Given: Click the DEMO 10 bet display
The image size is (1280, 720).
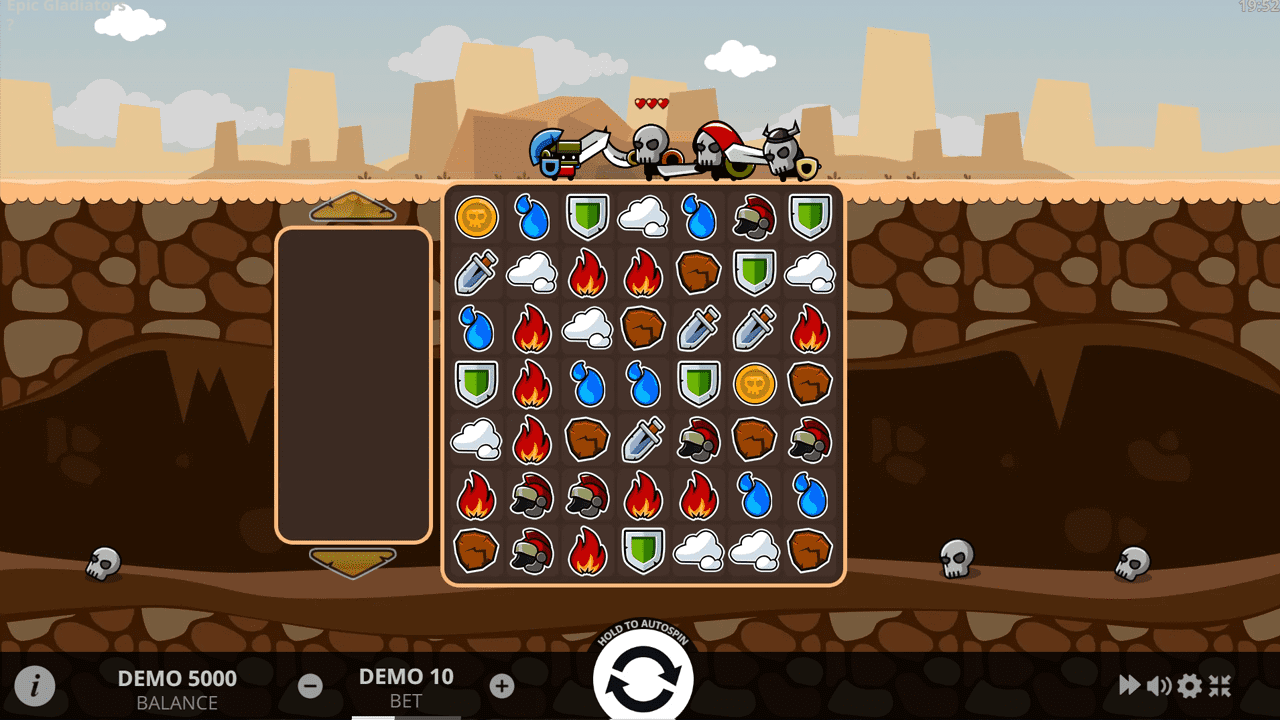Looking at the screenshot, I should click(405, 677).
